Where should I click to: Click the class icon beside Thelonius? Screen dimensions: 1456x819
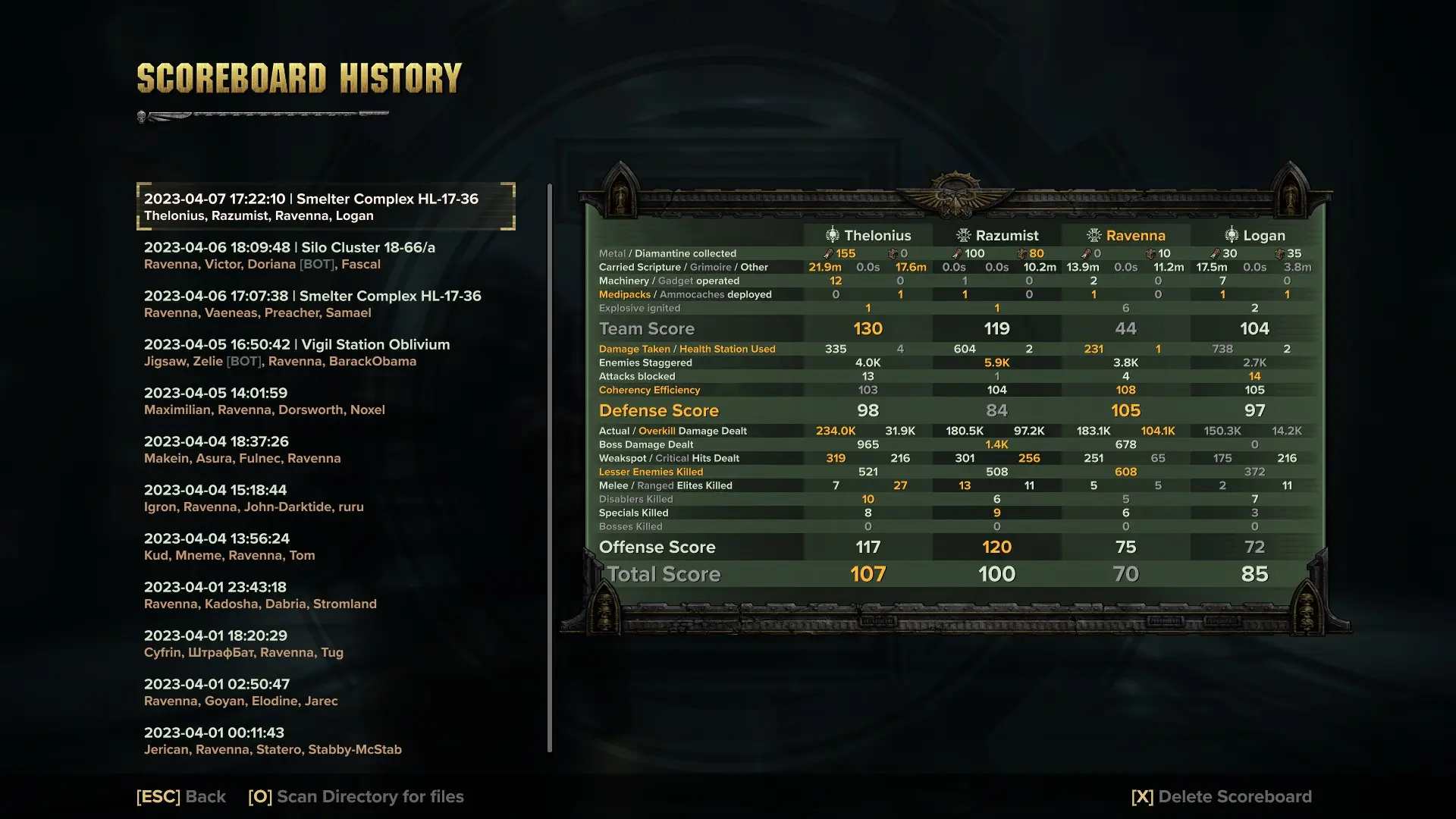pos(832,235)
